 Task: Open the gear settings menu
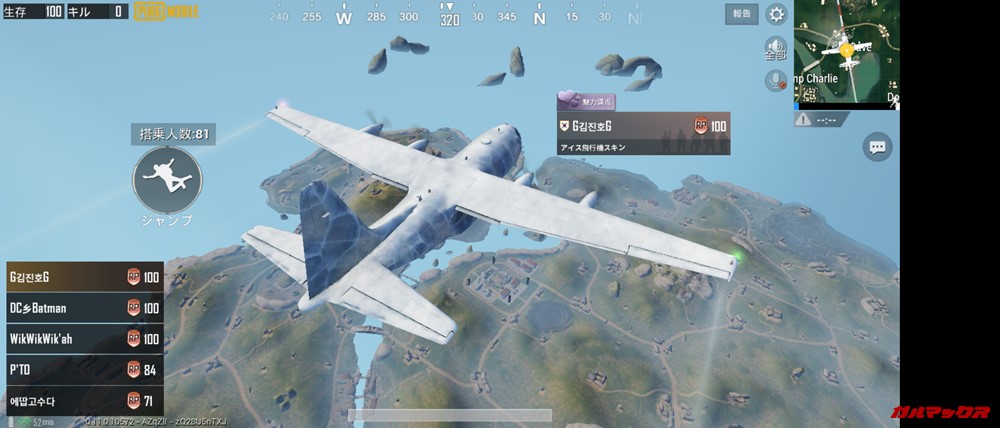(x=776, y=14)
